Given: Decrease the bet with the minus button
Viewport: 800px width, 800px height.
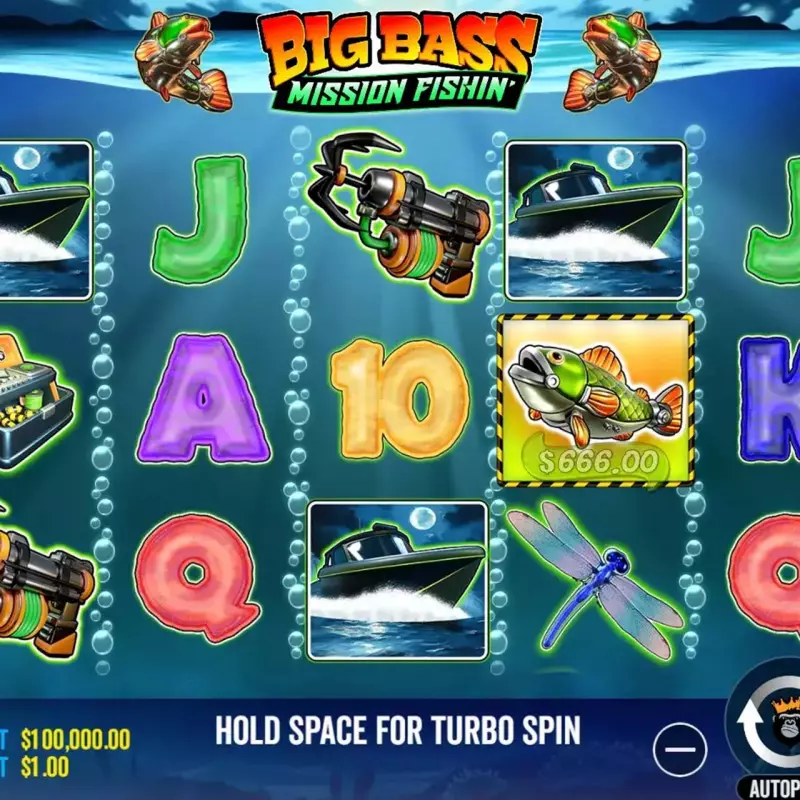Looking at the screenshot, I should (x=680, y=750).
